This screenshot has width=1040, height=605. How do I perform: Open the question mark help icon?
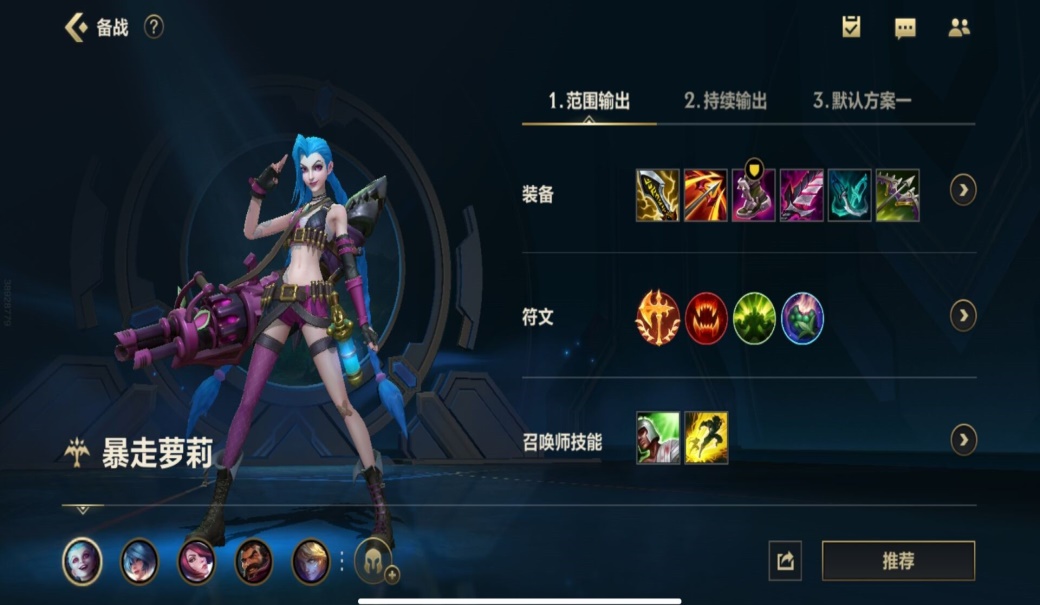click(x=153, y=27)
